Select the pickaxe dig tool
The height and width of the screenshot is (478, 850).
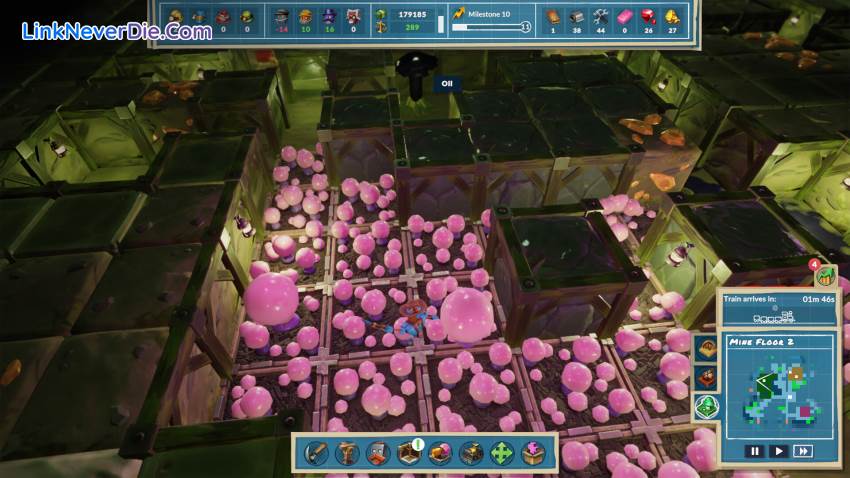click(317, 452)
